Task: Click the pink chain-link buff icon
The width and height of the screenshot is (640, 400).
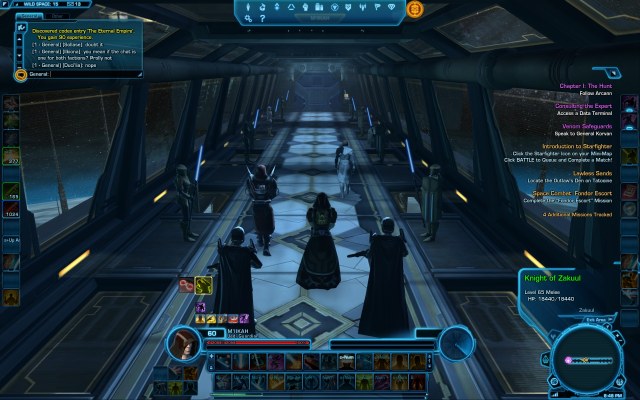Action: (x=185, y=286)
